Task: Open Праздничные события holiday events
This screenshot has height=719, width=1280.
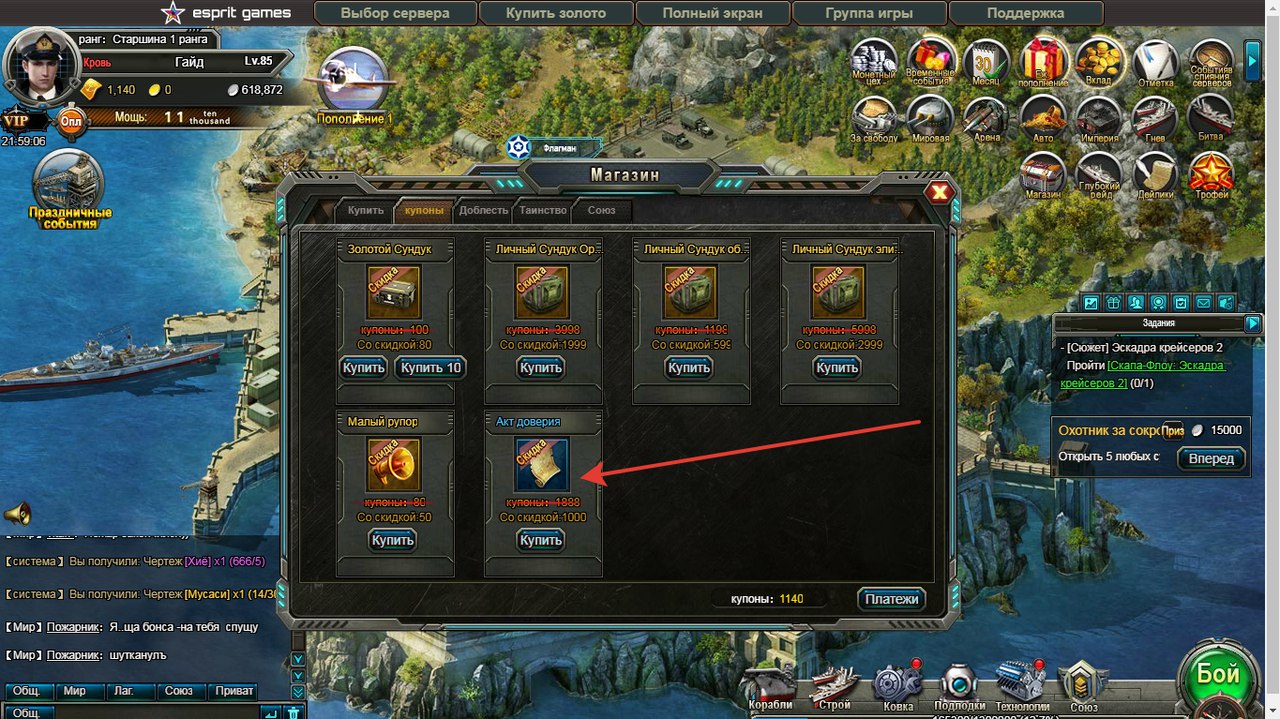Action: (x=69, y=190)
